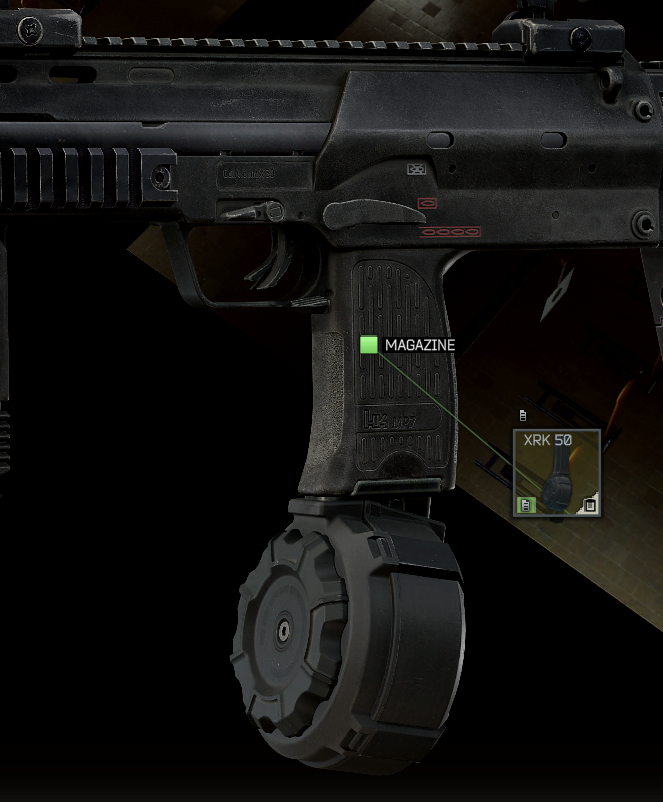
Task: Select the XRK 50 magazine slot
Action: point(557,473)
